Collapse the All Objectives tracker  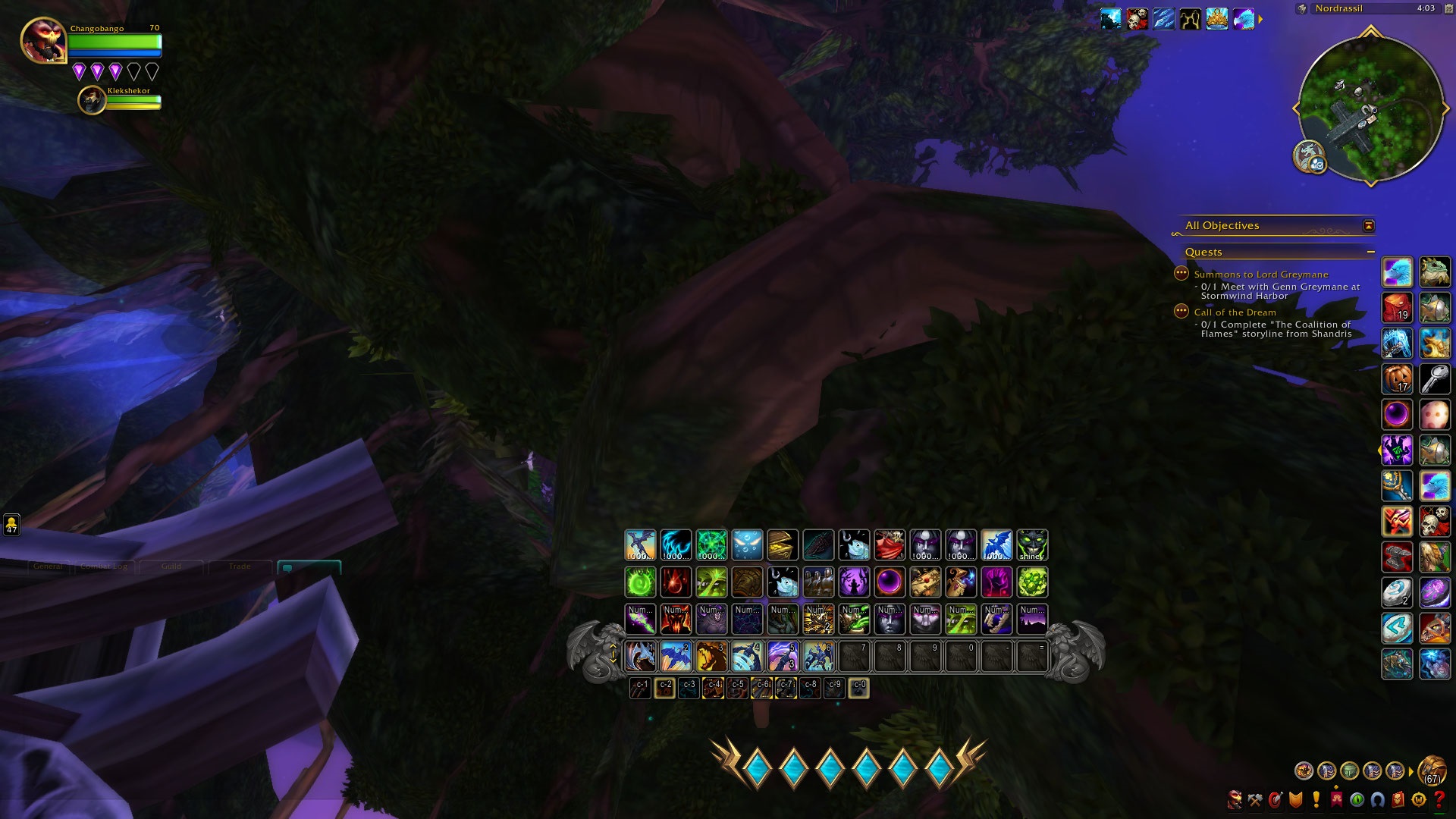click(1368, 226)
